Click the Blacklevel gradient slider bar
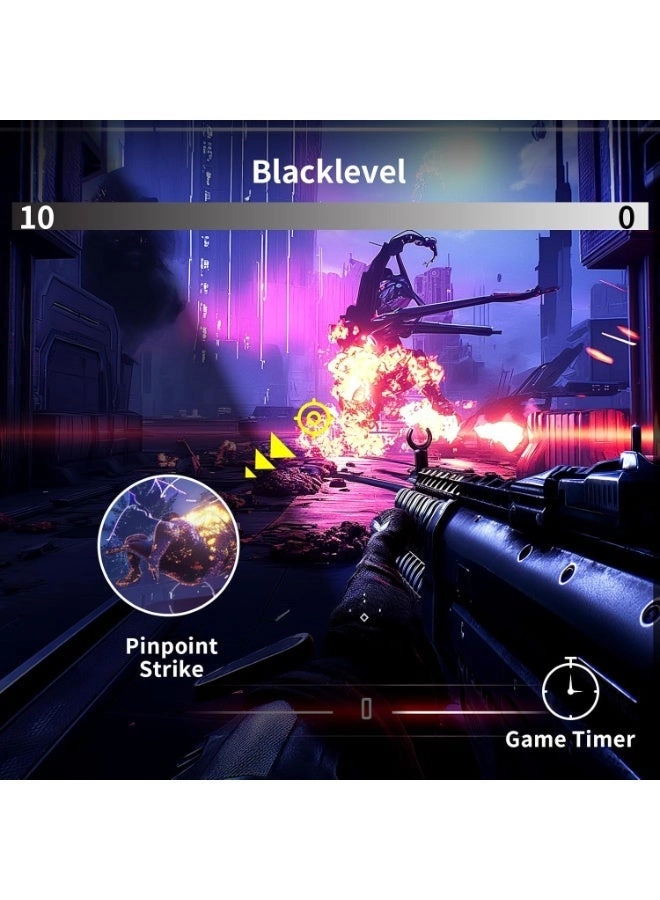Viewport: 660px width, 900px height. [330, 217]
